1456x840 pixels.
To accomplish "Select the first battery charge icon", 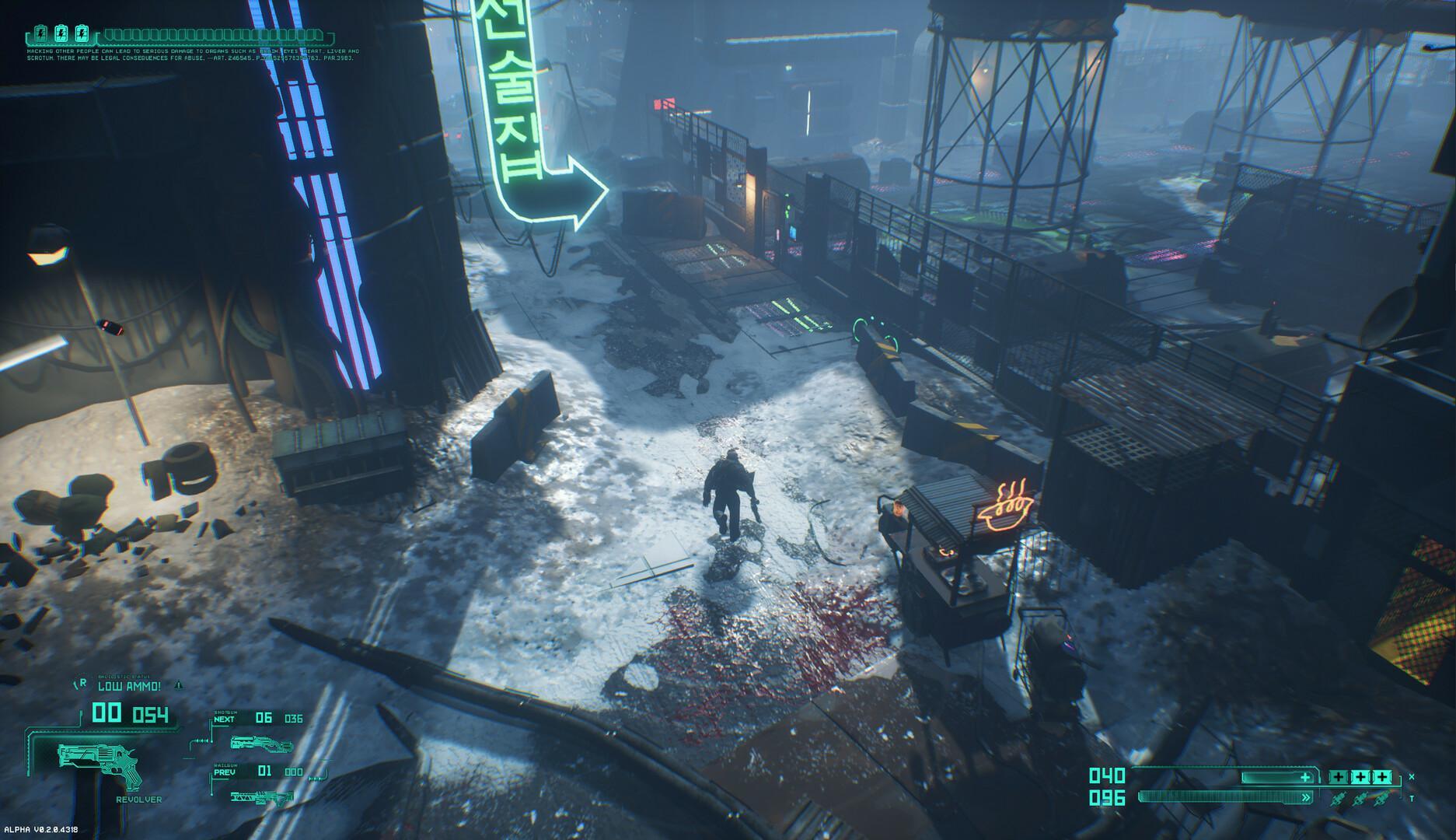I will pyautogui.click(x=41, y=33).
